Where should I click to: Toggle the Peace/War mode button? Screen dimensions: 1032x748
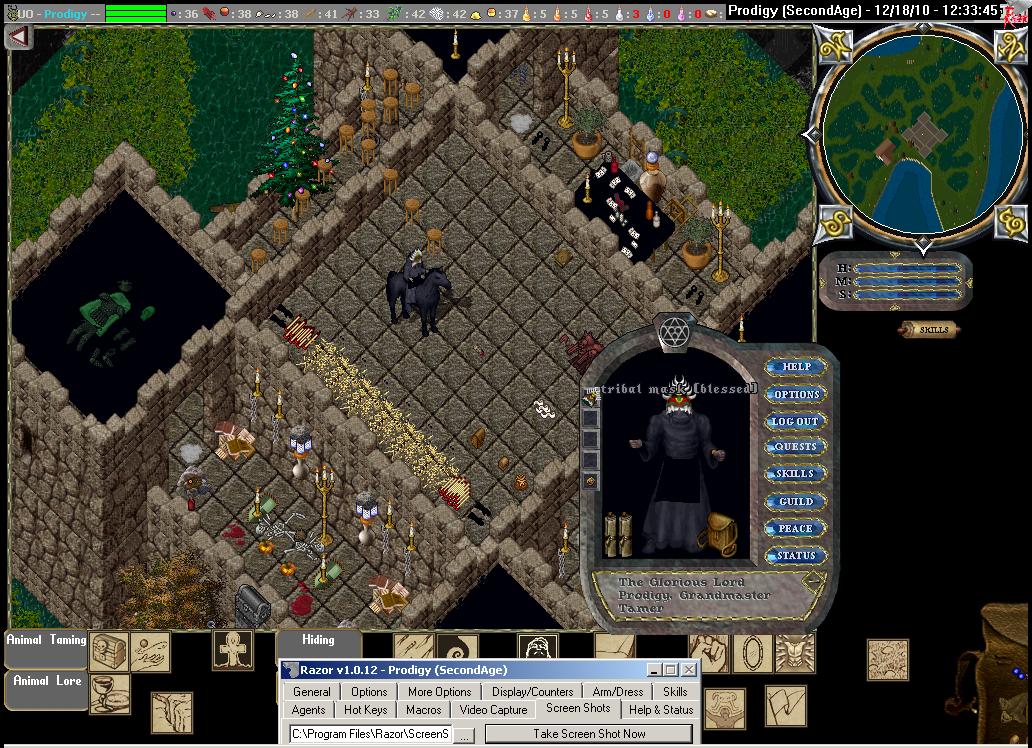(x=796, y=528)
